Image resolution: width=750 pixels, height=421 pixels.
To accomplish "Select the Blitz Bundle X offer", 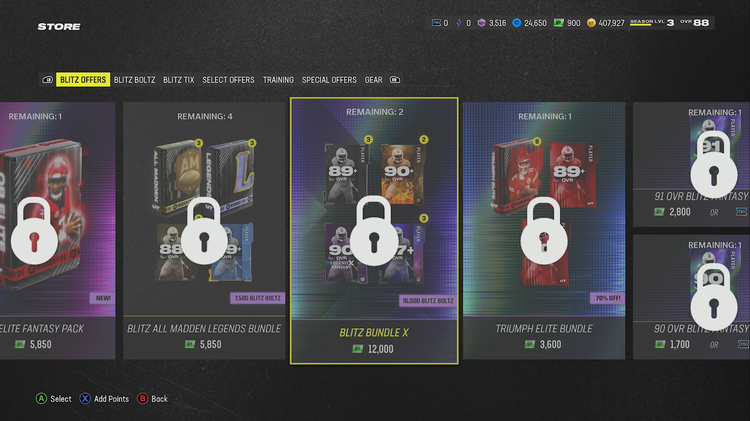I will 374,230.
